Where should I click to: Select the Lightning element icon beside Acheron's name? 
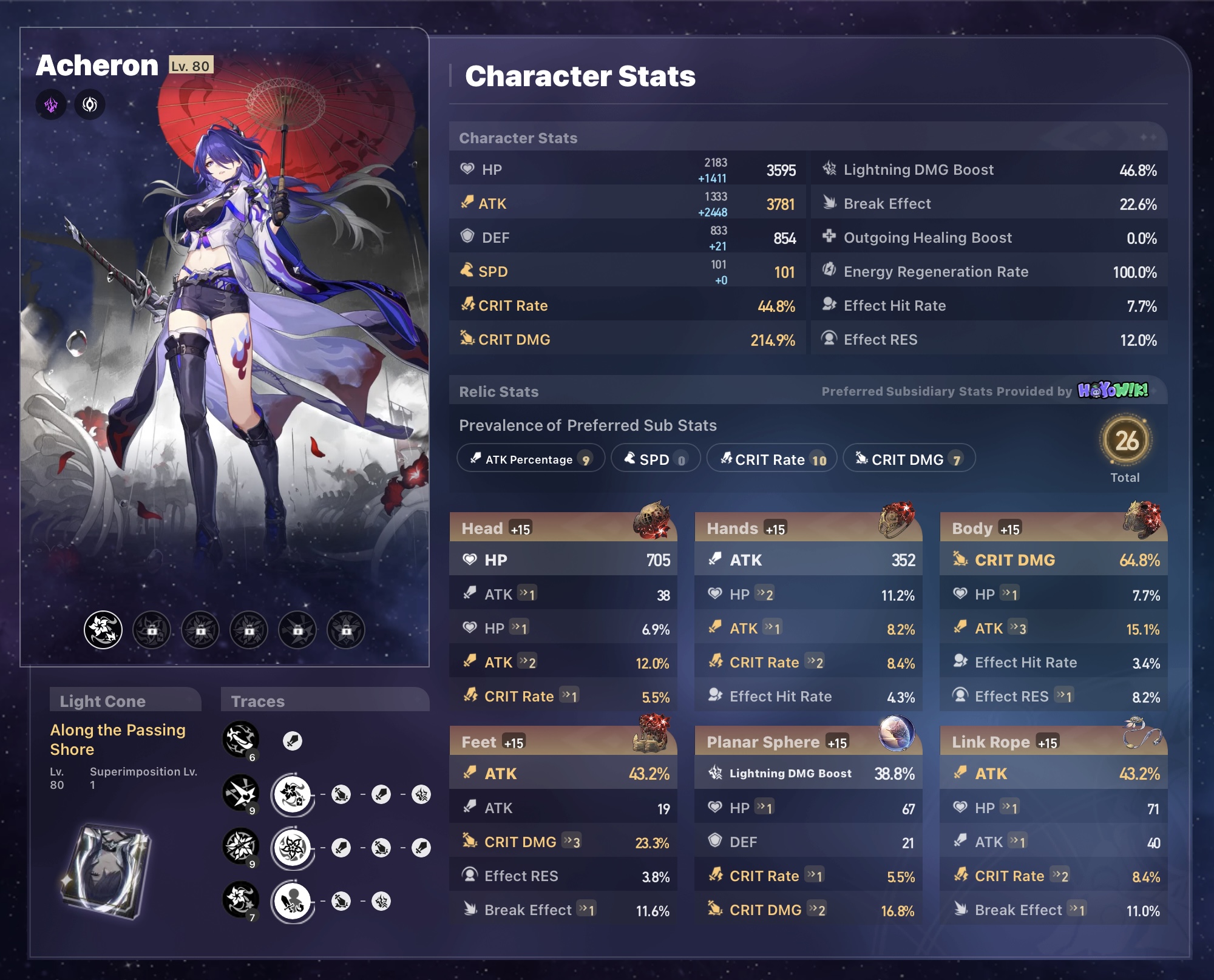(51, 104)
